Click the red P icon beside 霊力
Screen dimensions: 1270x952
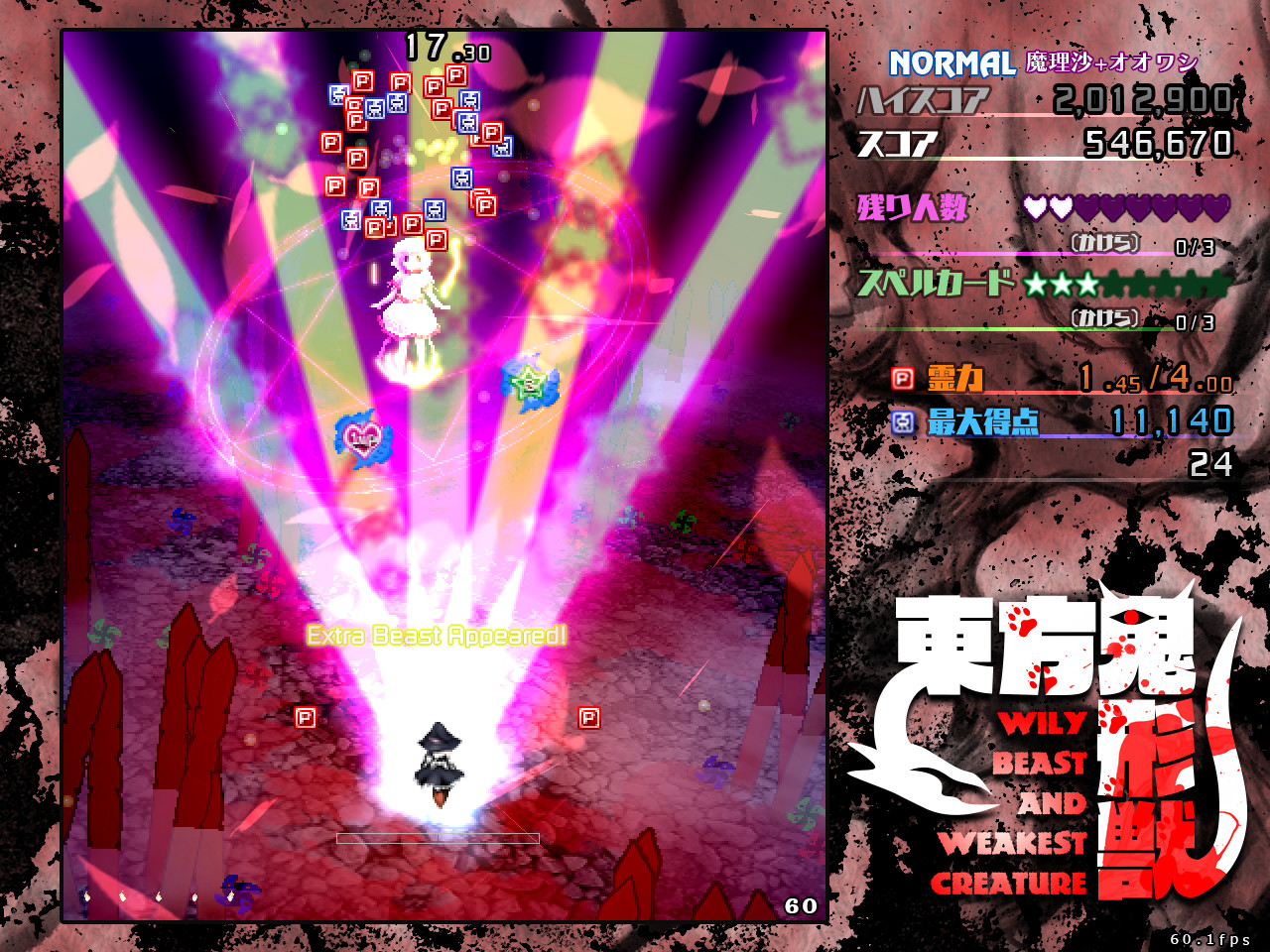tap(904, 378)
